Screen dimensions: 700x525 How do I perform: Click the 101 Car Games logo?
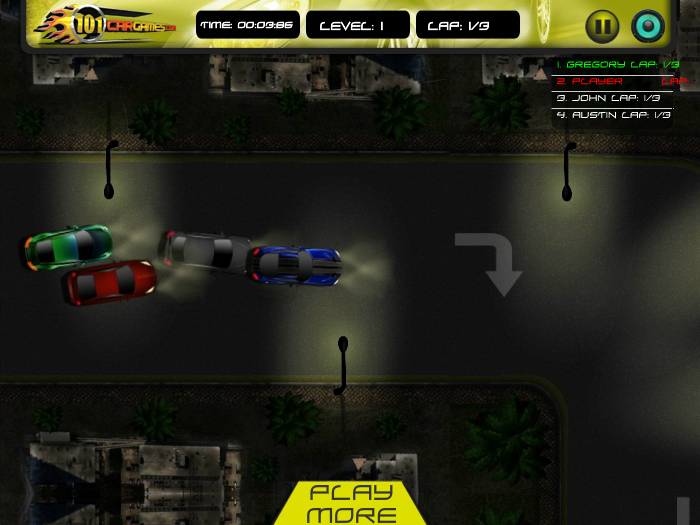[105, 25]
